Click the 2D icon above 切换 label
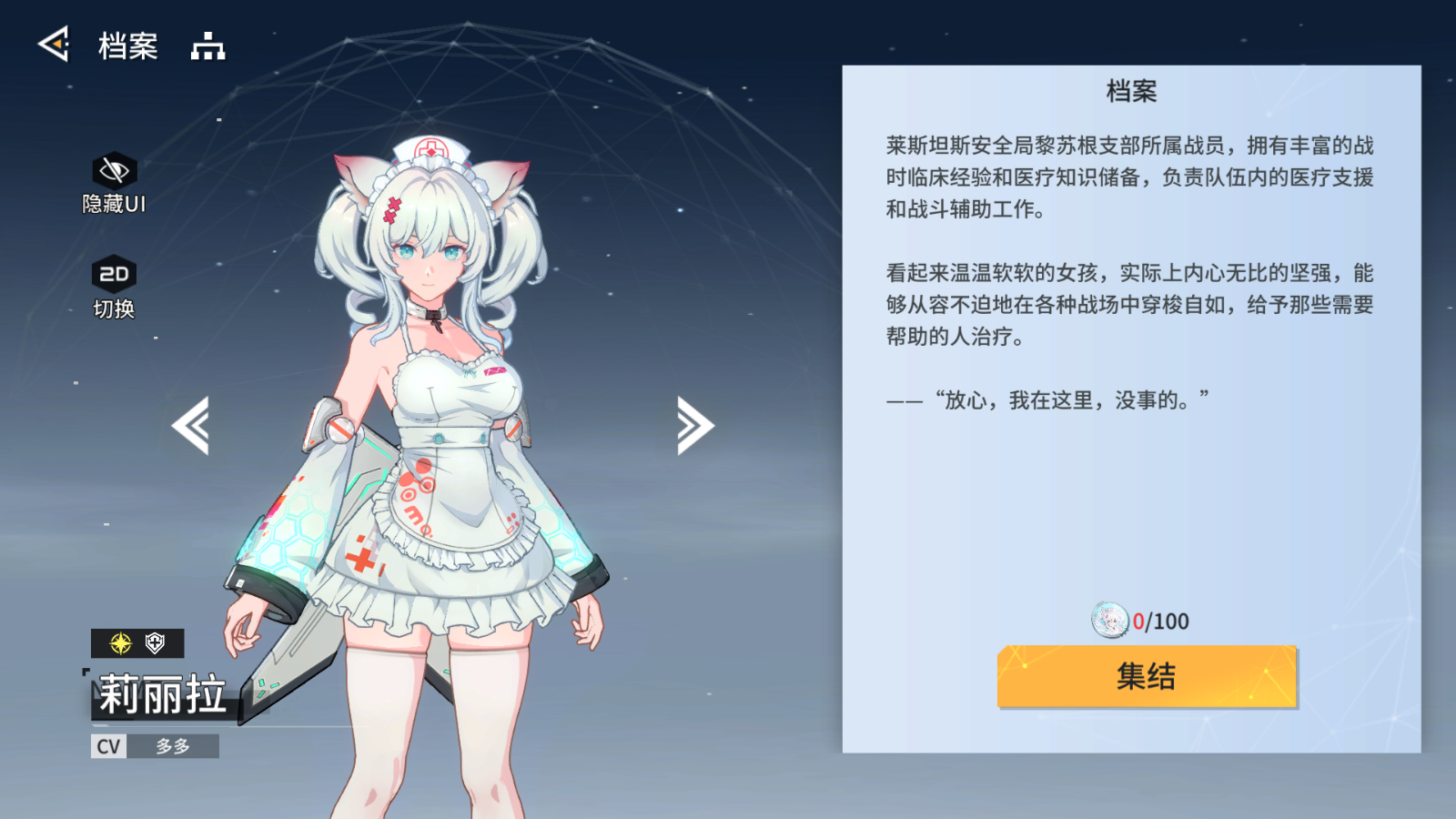The width and height of the screenshot is (1456, 819). click(x=113, y=272)
